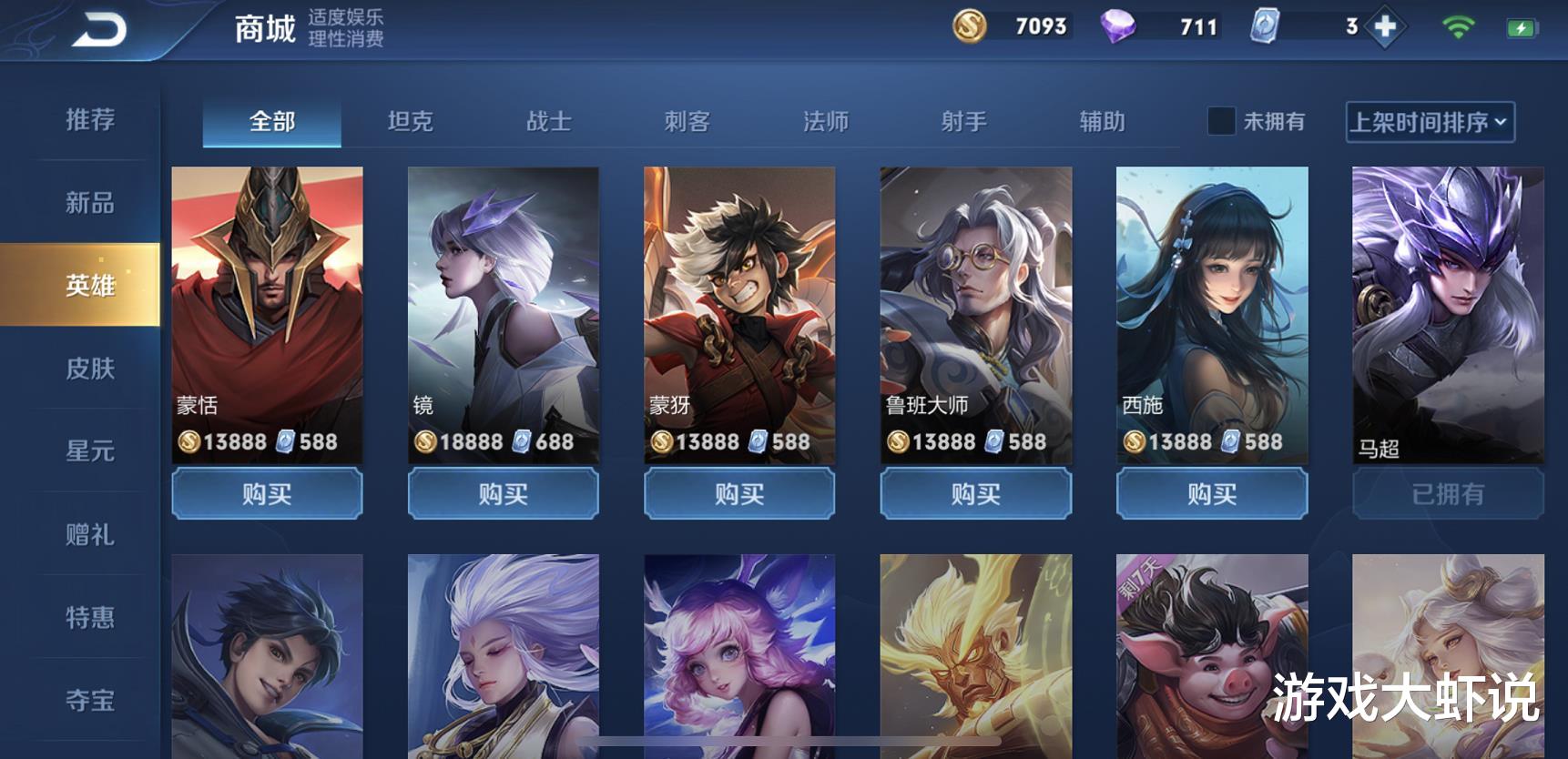
Task: Click the diamond currency icon
Action: coord(1120,26)
